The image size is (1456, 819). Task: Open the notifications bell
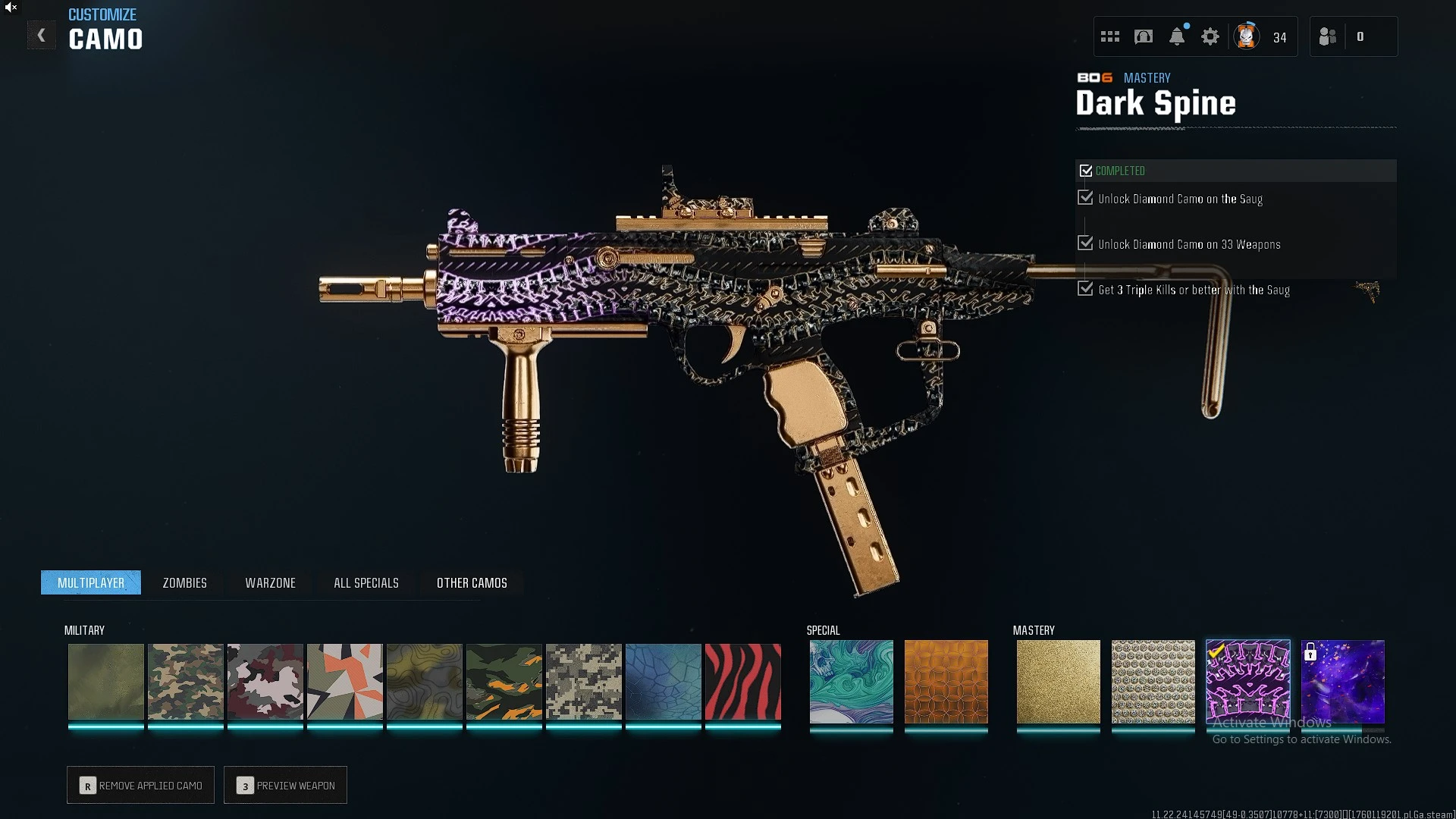[1177, 36]
